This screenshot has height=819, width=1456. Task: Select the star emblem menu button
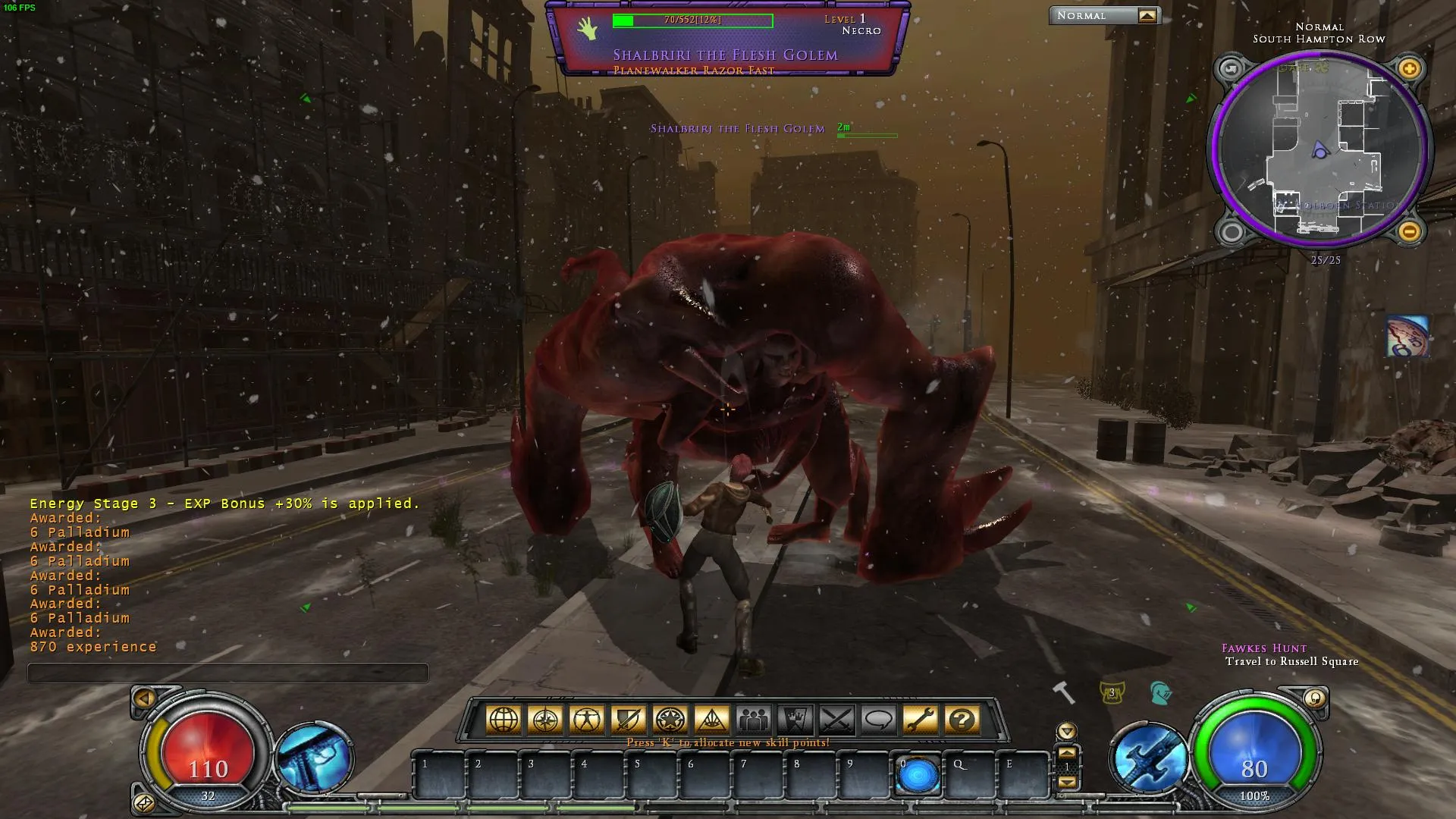670,720
